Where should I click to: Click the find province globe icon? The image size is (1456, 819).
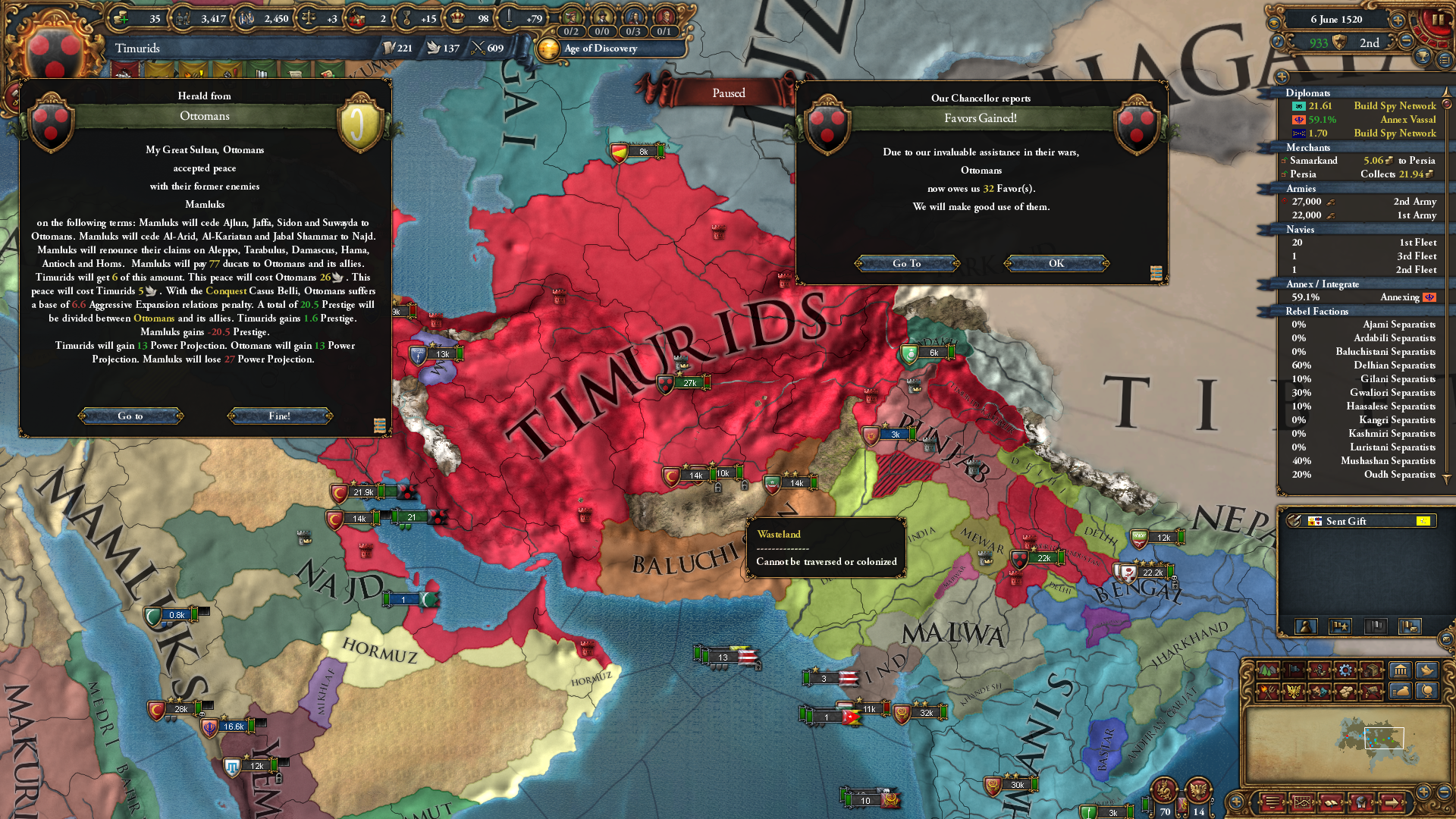pos(1426,692)
